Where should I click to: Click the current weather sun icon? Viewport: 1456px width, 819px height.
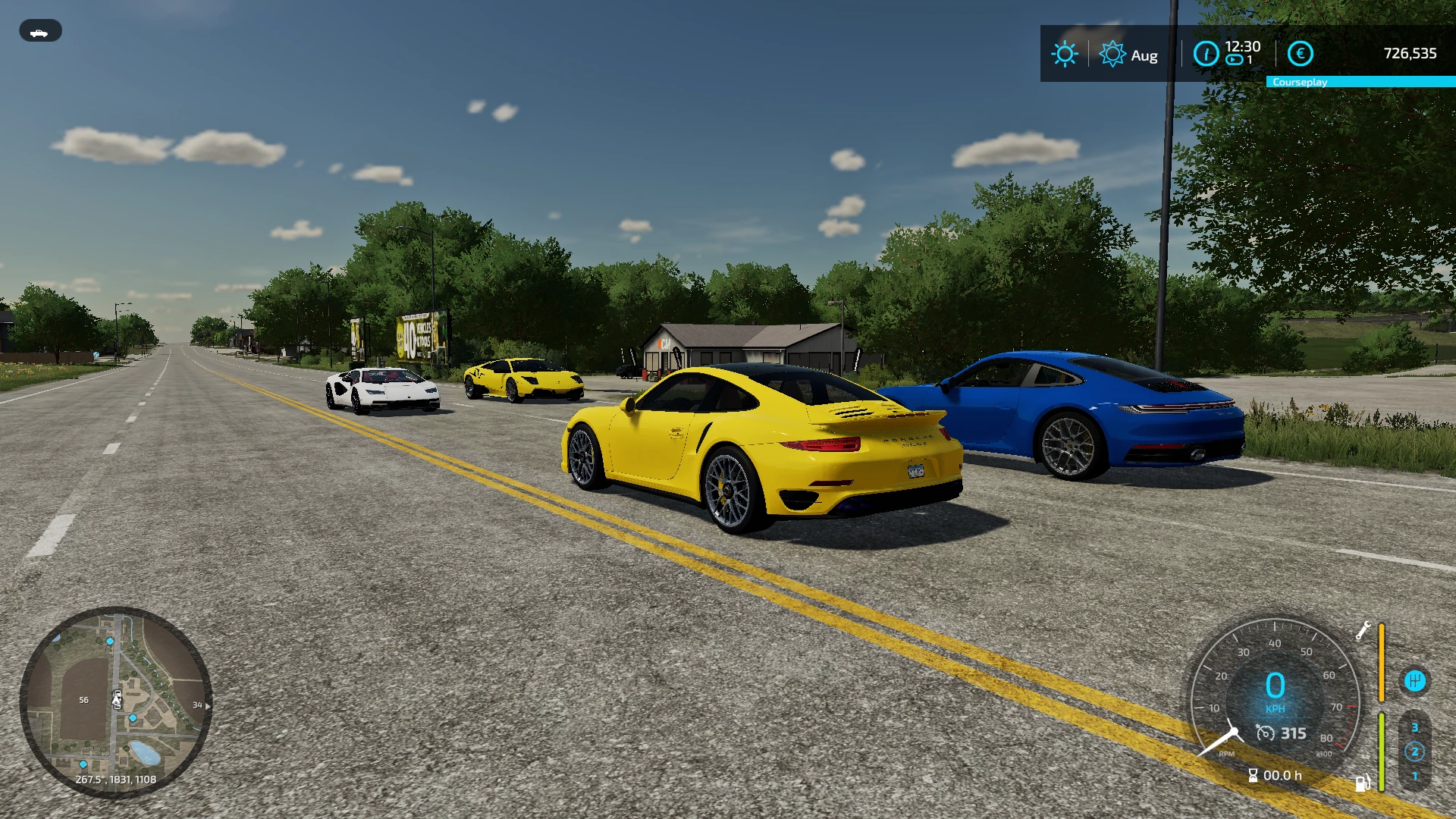pyautogui.click(x=1065, y=54)
